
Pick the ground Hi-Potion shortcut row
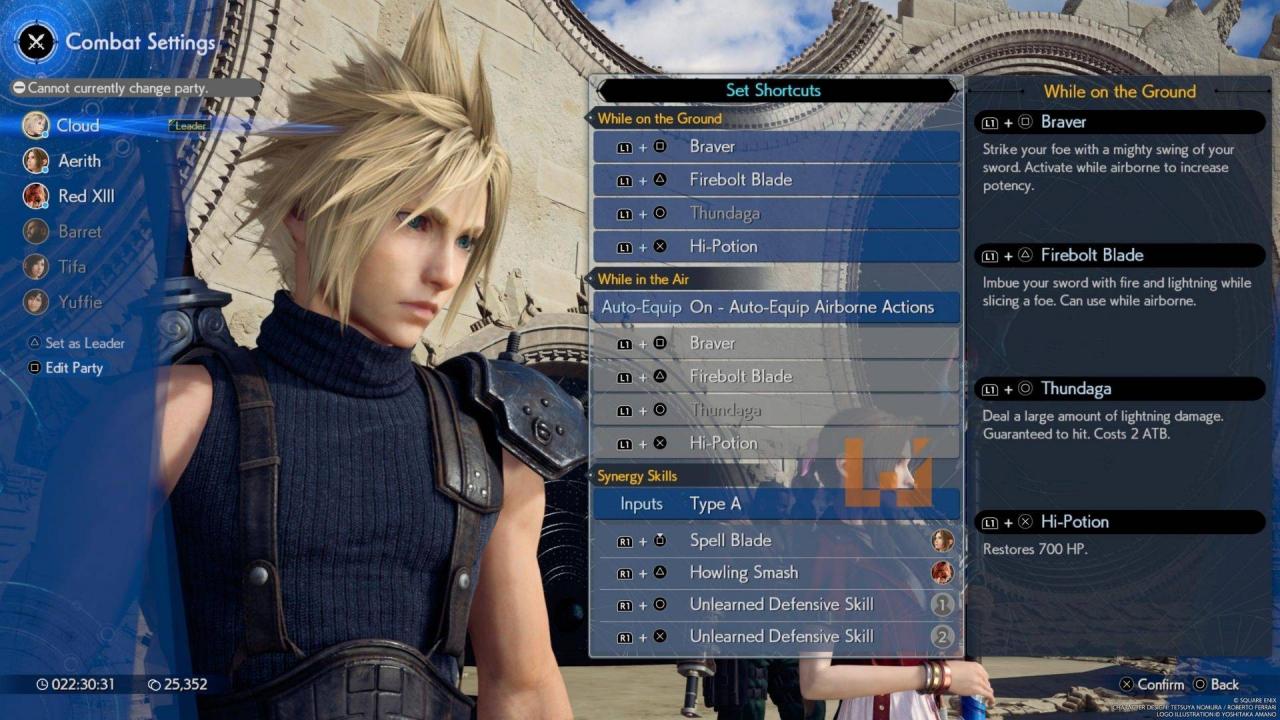(775, 246)
